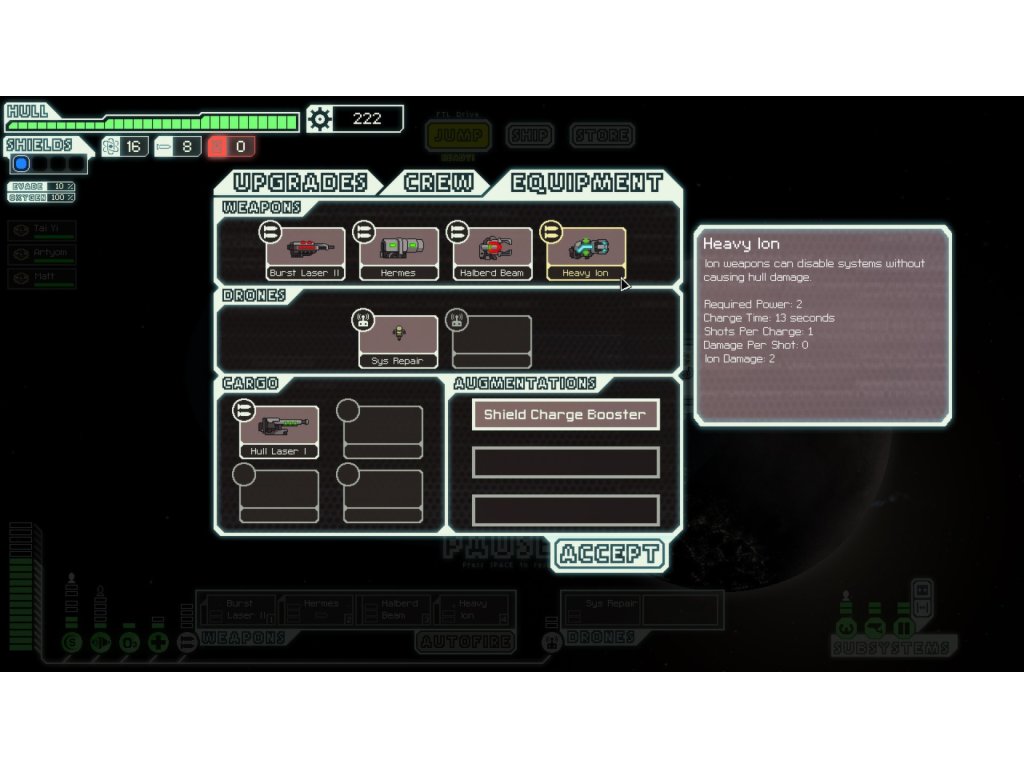Screen dimensions: 1024x768
Task: Choose the Halberd Beam weapon slot
Action: tap(491, 253)
